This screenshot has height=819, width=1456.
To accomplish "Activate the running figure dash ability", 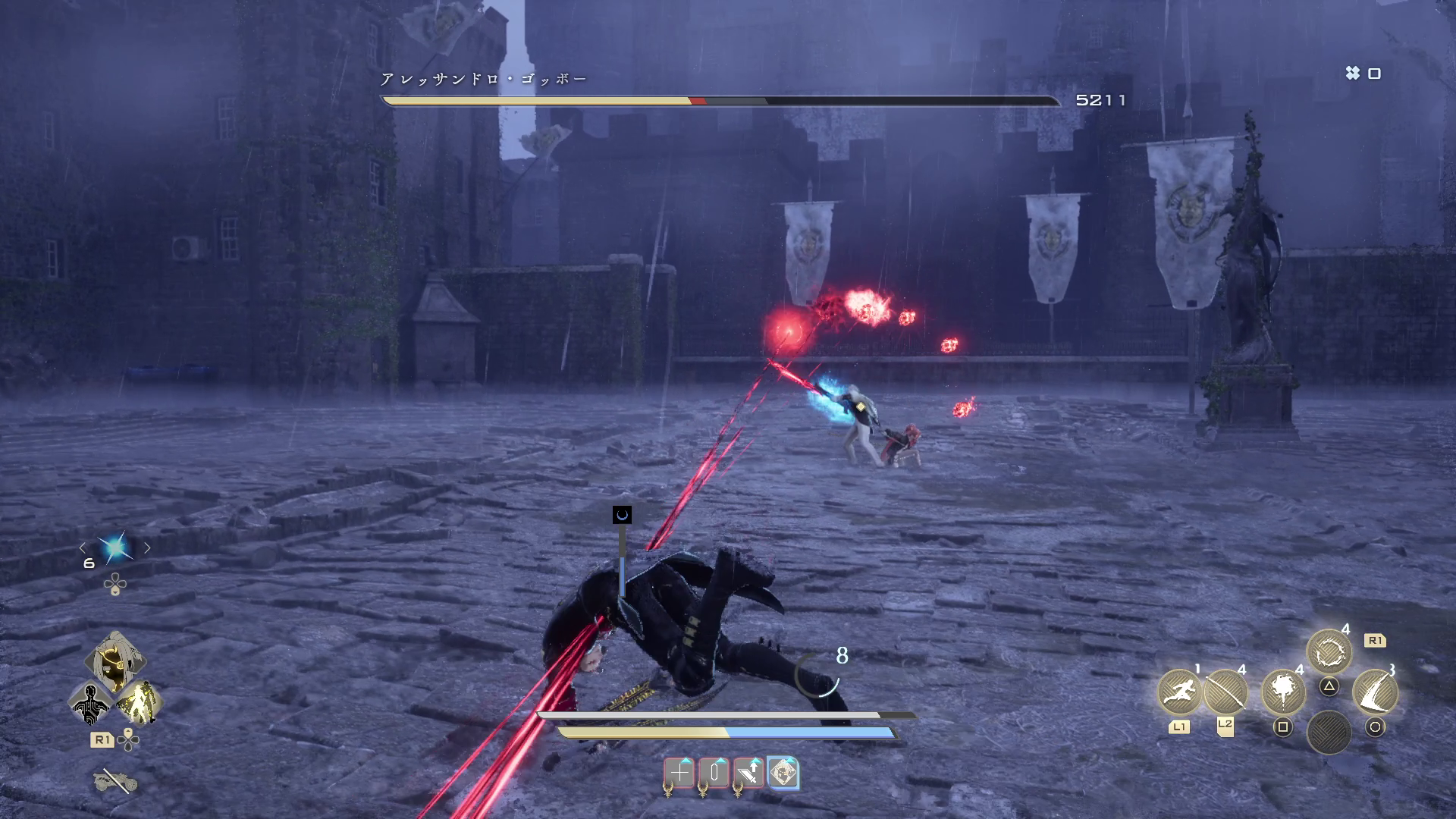I will pyautogui.click(x=1179, y=691).
